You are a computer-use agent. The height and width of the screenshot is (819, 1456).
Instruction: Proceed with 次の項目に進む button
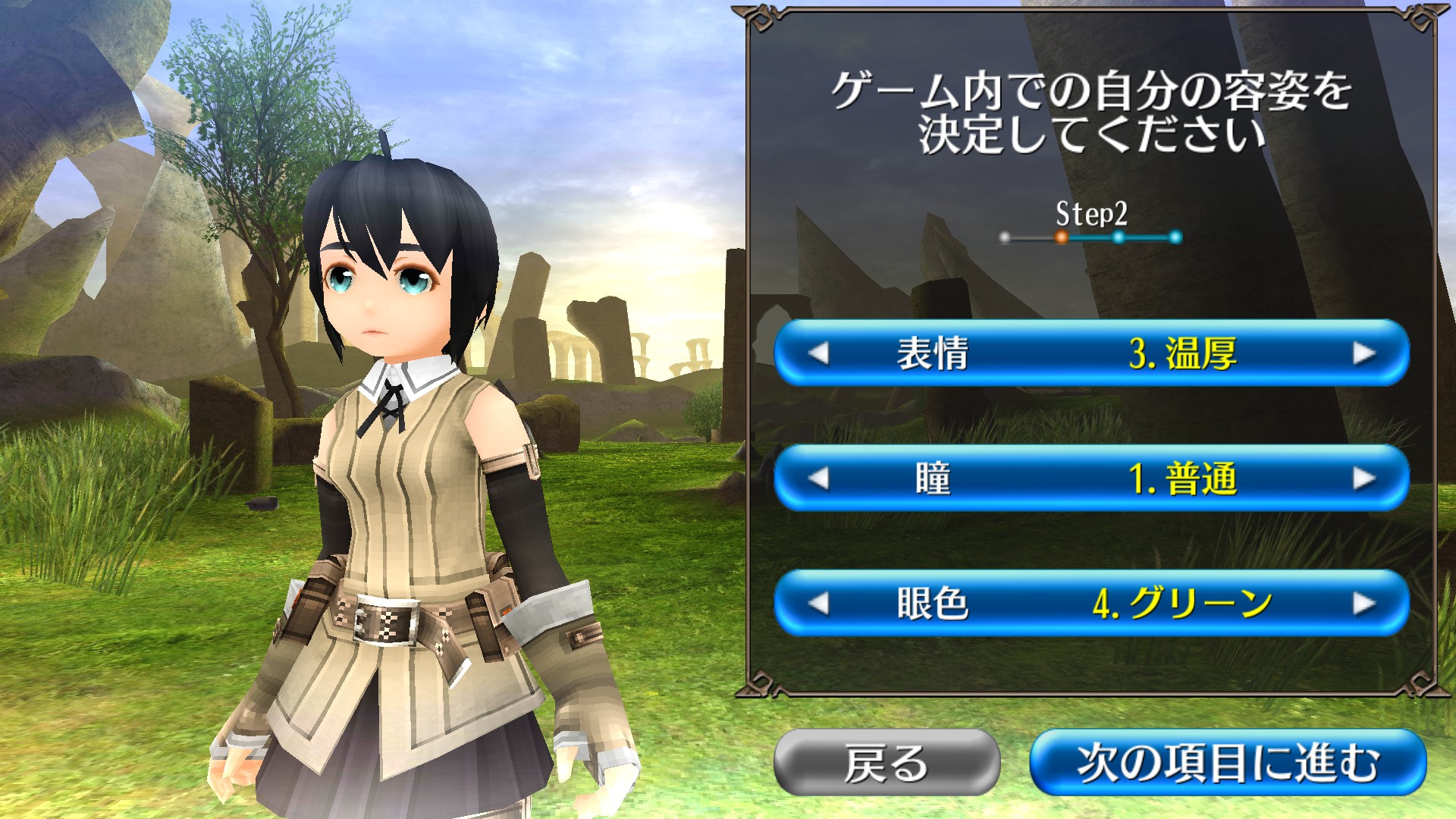[x=1228, y=762]
